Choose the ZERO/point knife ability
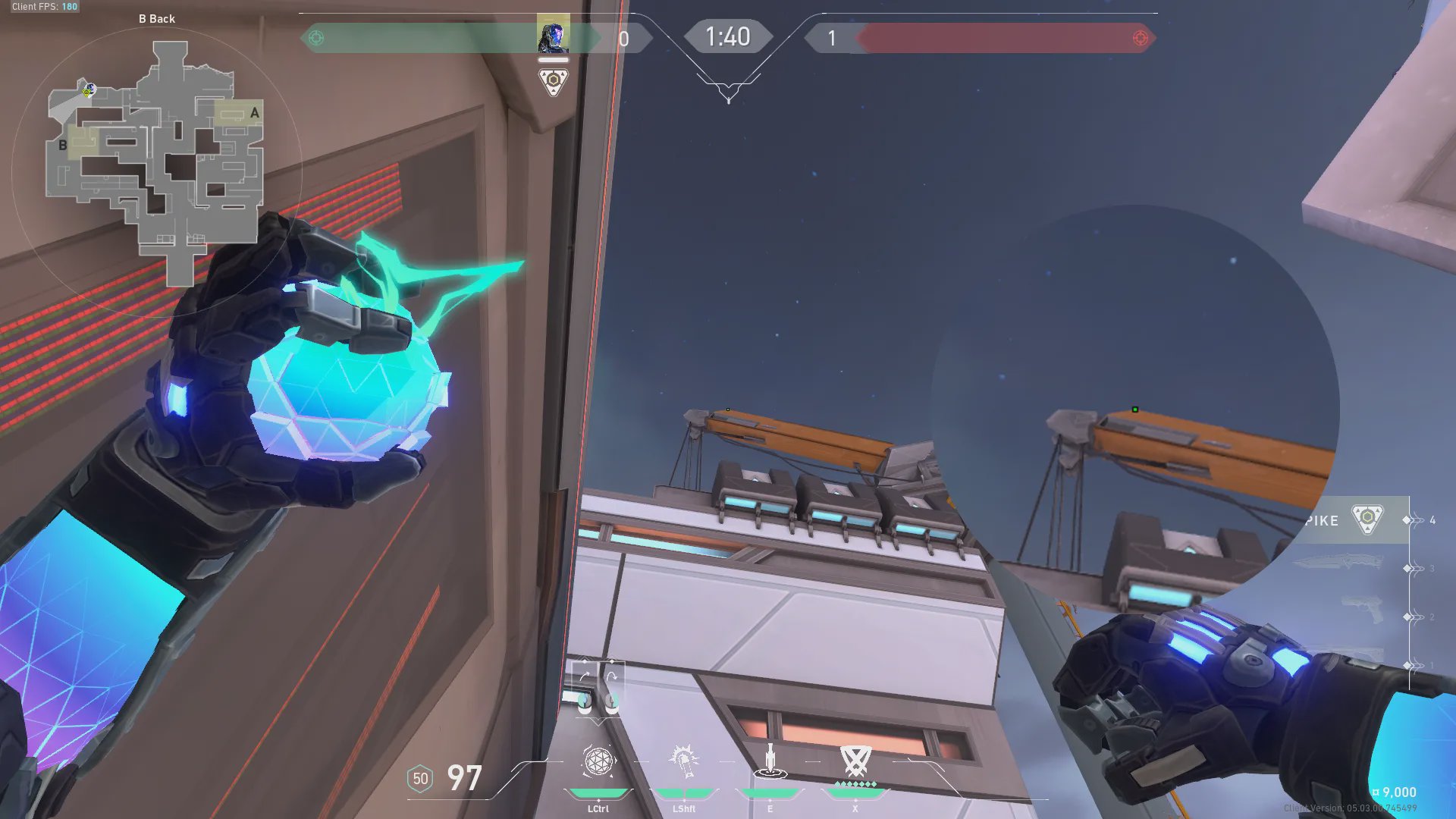Image resolution: width=1456 pixels, height=819 pixels. 770,761
